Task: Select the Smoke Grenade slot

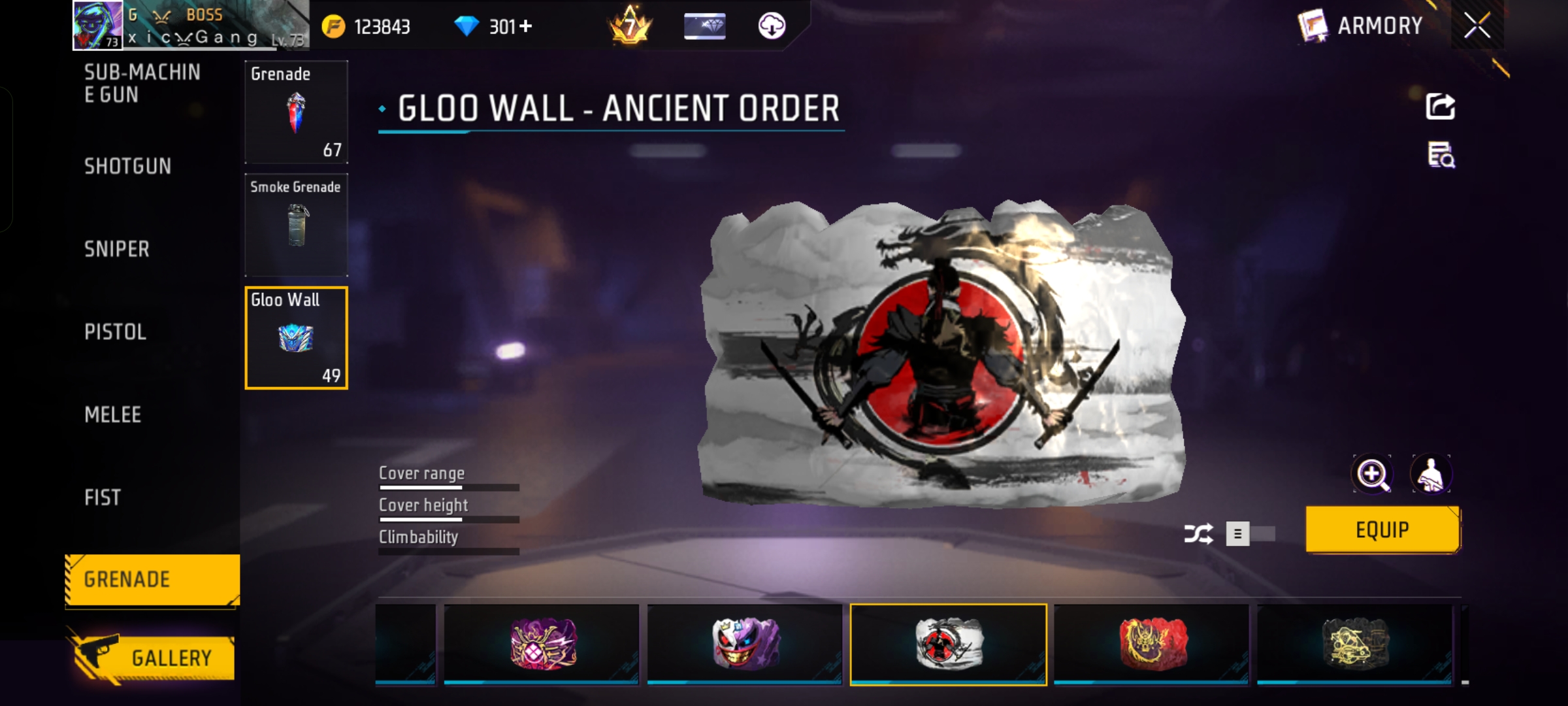Action: [296, 225]
